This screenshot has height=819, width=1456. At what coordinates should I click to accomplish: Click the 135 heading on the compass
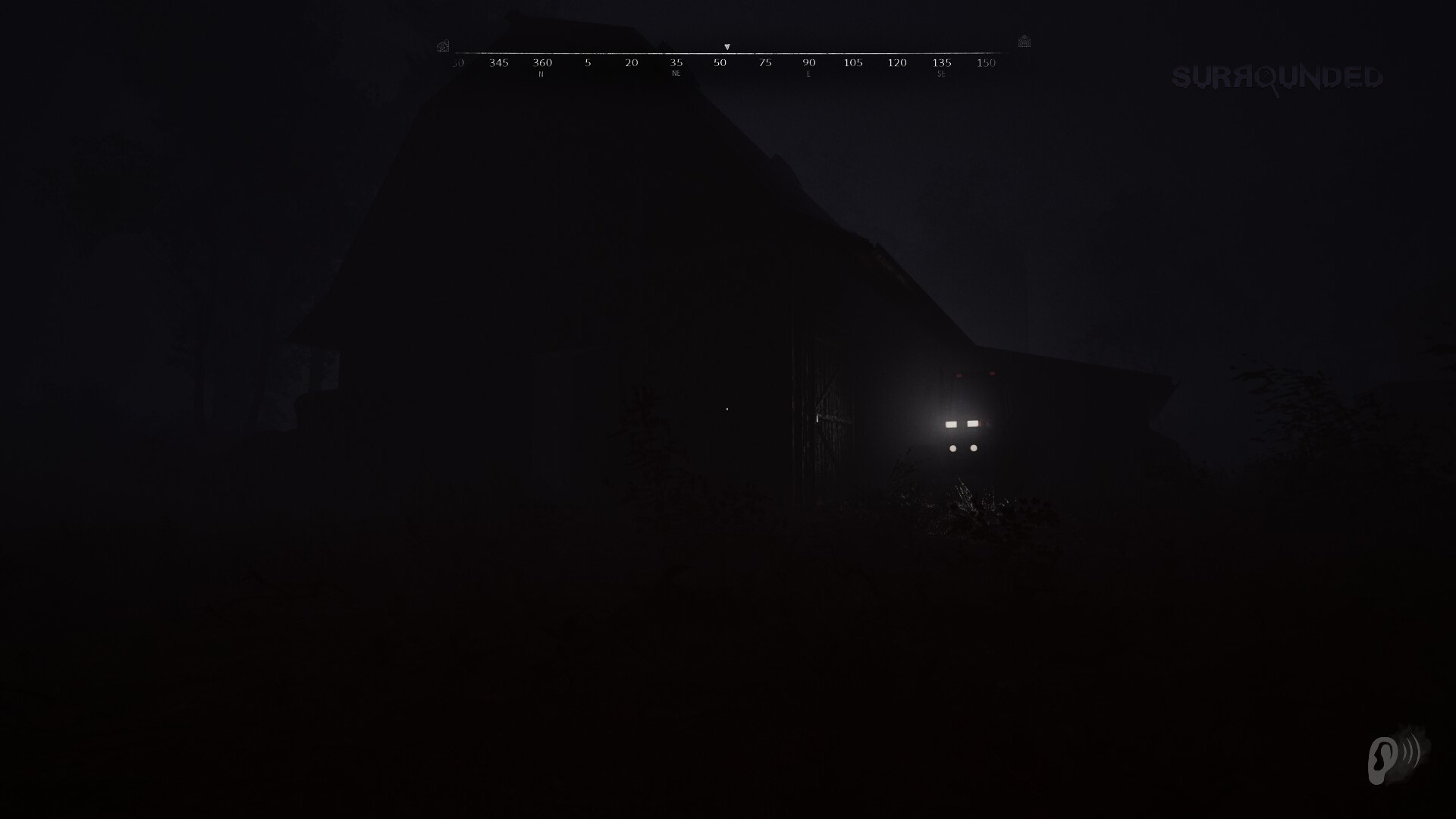(x=940, y=63)
